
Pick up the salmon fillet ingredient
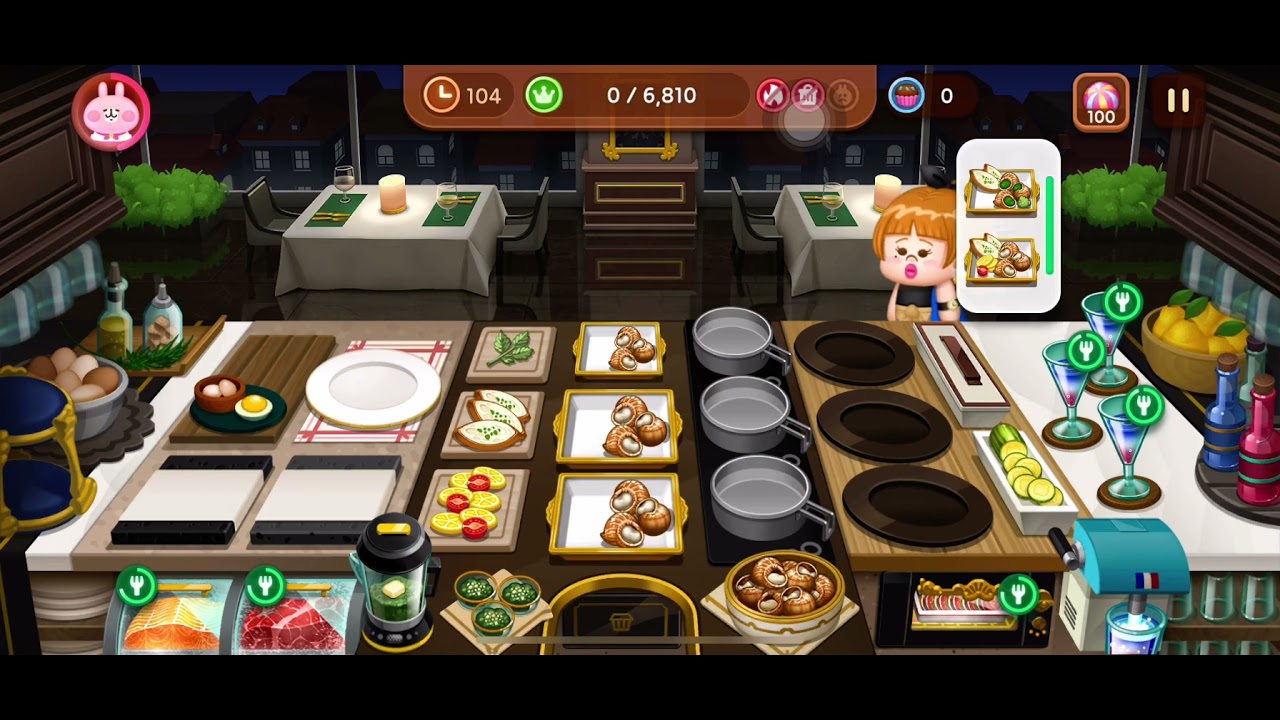pyautogui.click(x=170, y=622)
